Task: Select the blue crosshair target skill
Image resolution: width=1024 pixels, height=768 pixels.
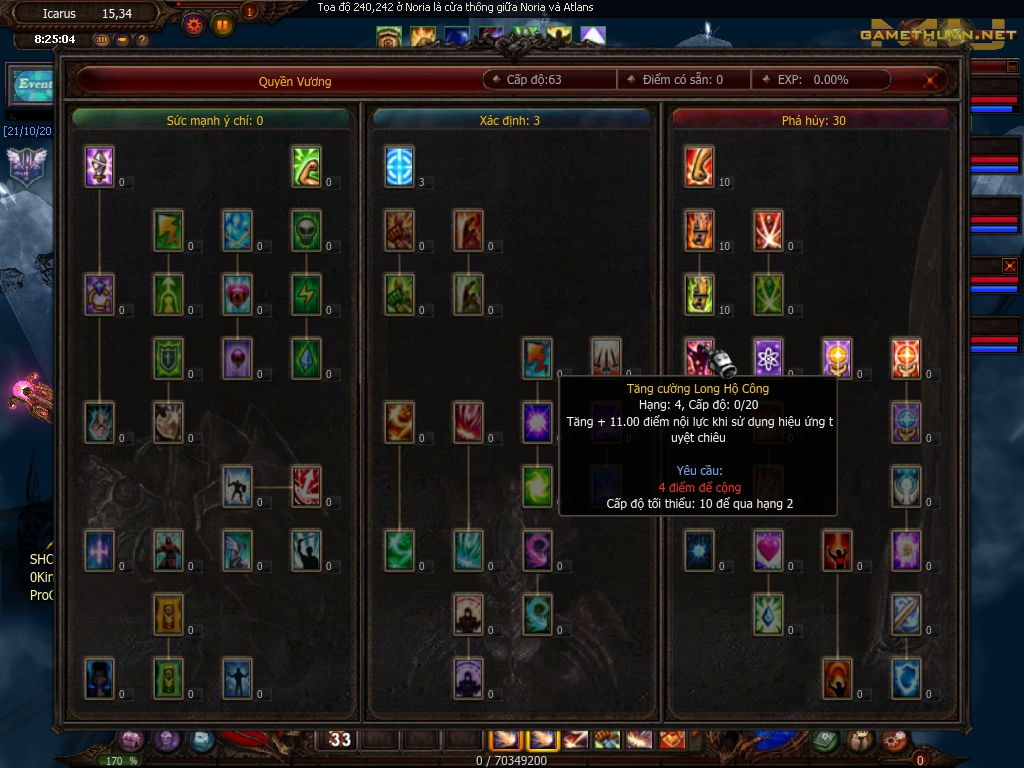Action: (x=399, y=166)
